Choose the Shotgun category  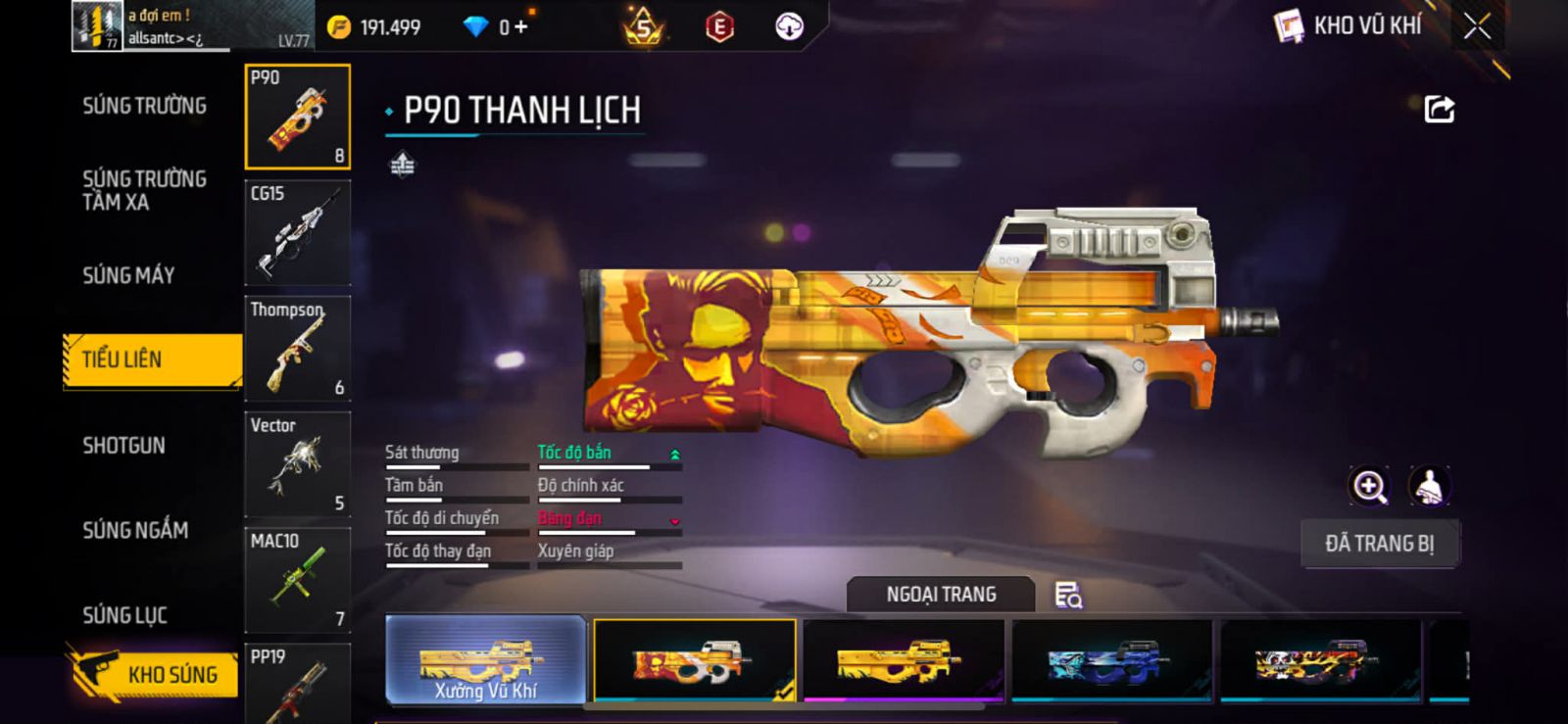[x=123, y=446]
